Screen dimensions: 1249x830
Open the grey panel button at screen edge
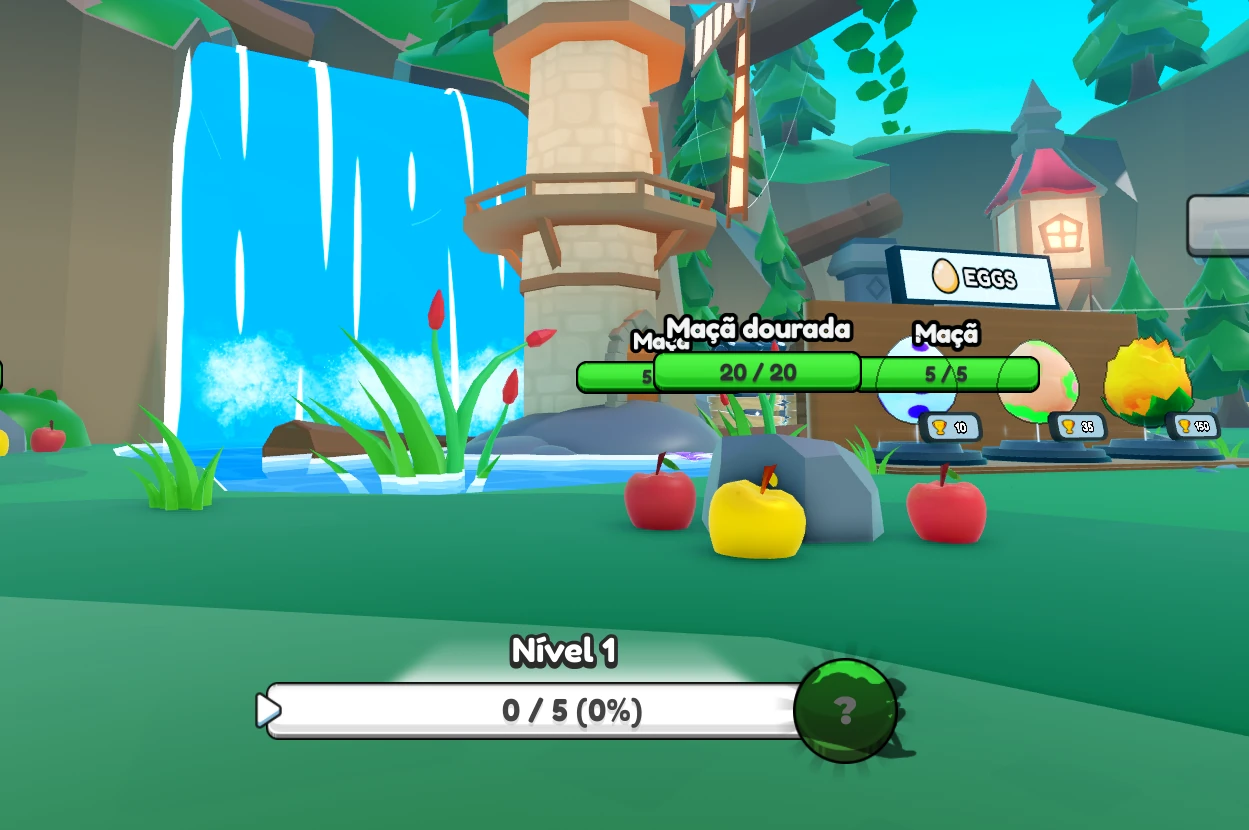1219,226
